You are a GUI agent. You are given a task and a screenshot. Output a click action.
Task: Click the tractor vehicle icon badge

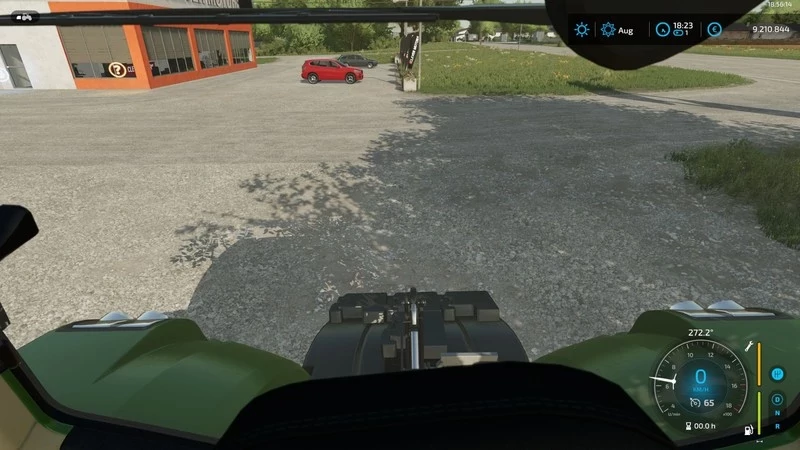24,16
